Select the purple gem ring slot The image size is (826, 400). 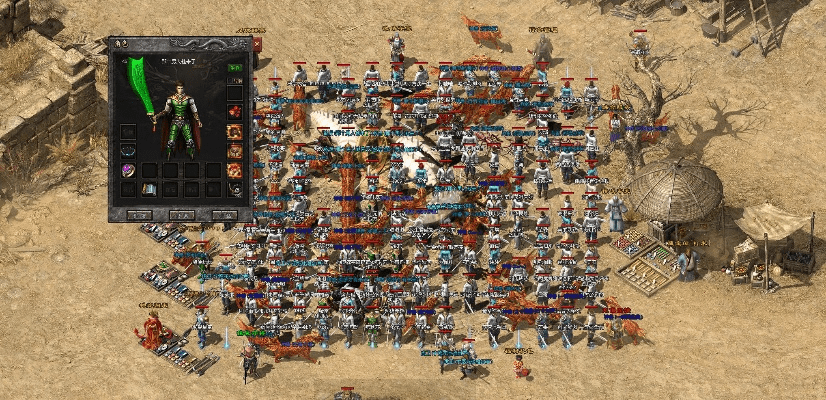click(x=128, y=170)
